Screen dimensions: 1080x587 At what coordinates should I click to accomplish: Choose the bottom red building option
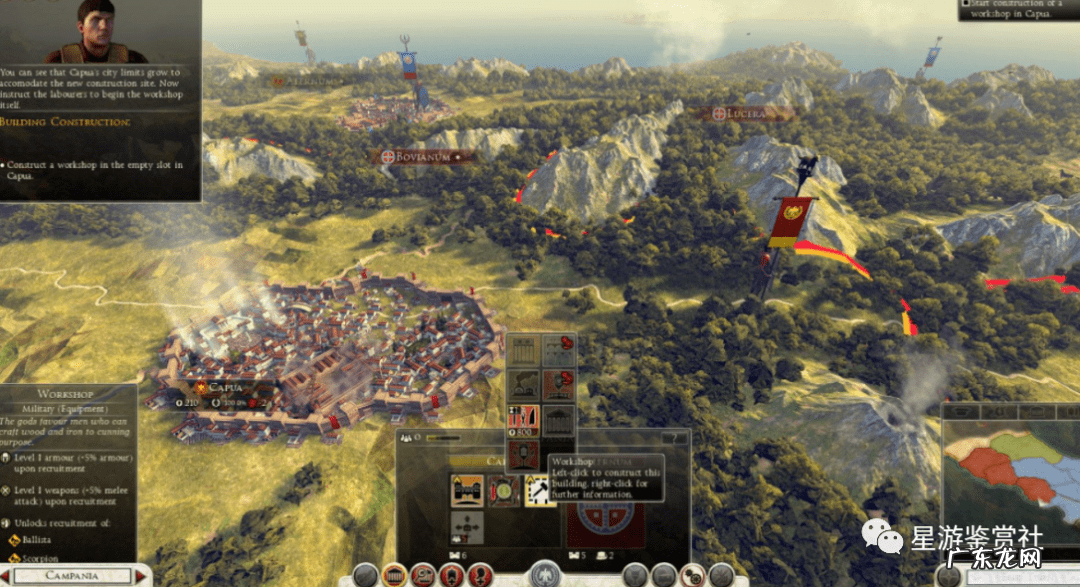(523, 456)
